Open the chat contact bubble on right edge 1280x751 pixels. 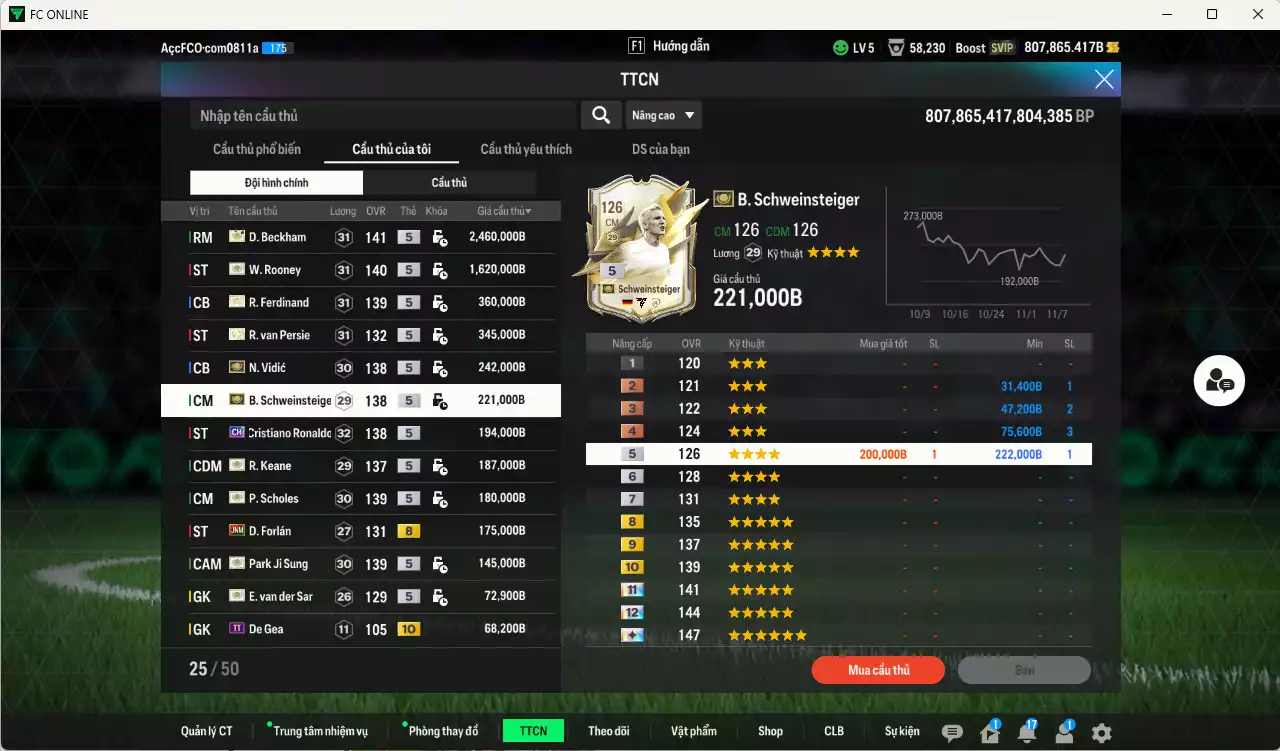coord(1219,380)
